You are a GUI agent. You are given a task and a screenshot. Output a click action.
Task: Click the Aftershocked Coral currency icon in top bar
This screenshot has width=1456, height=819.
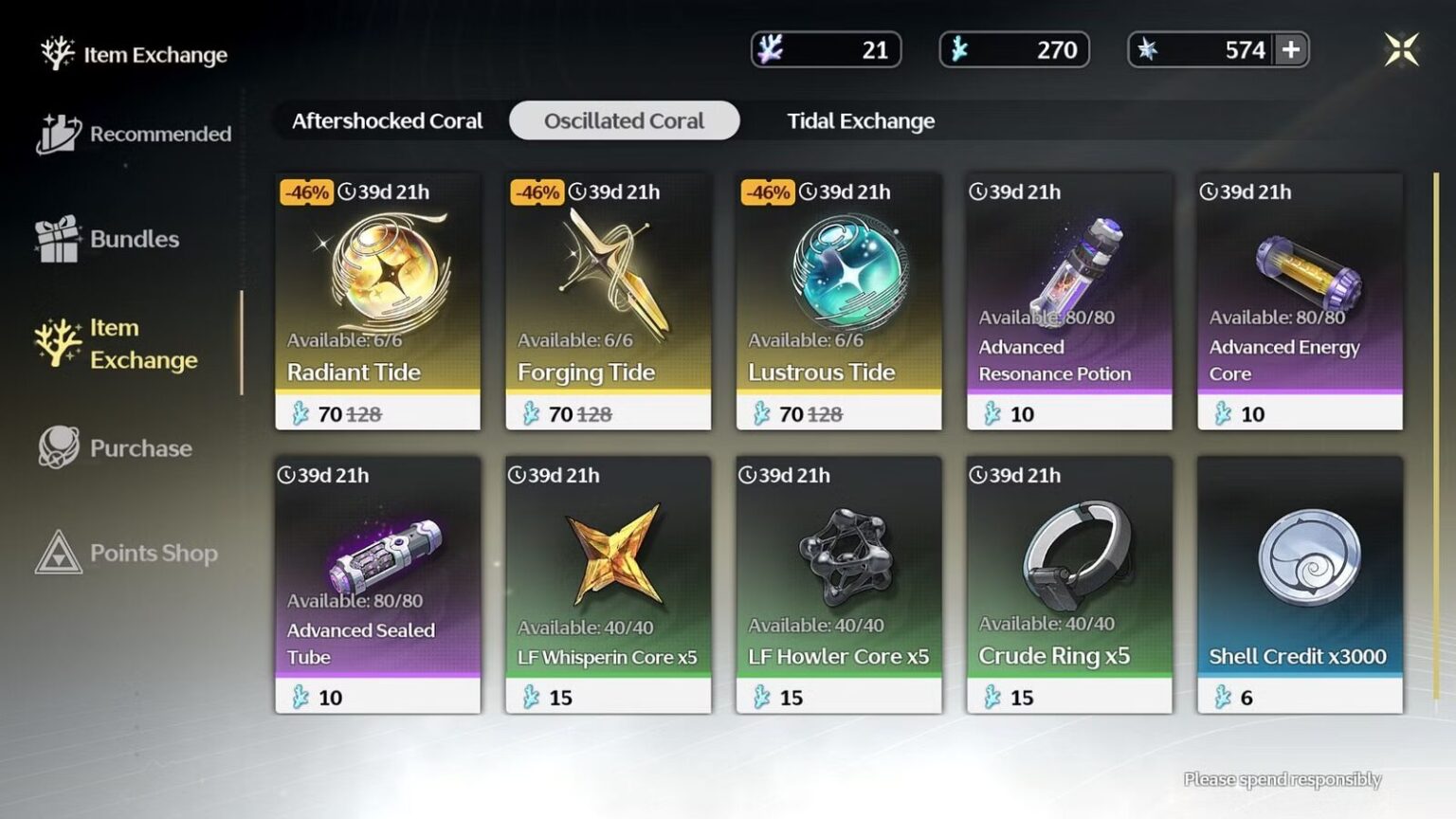coord(773,49)
